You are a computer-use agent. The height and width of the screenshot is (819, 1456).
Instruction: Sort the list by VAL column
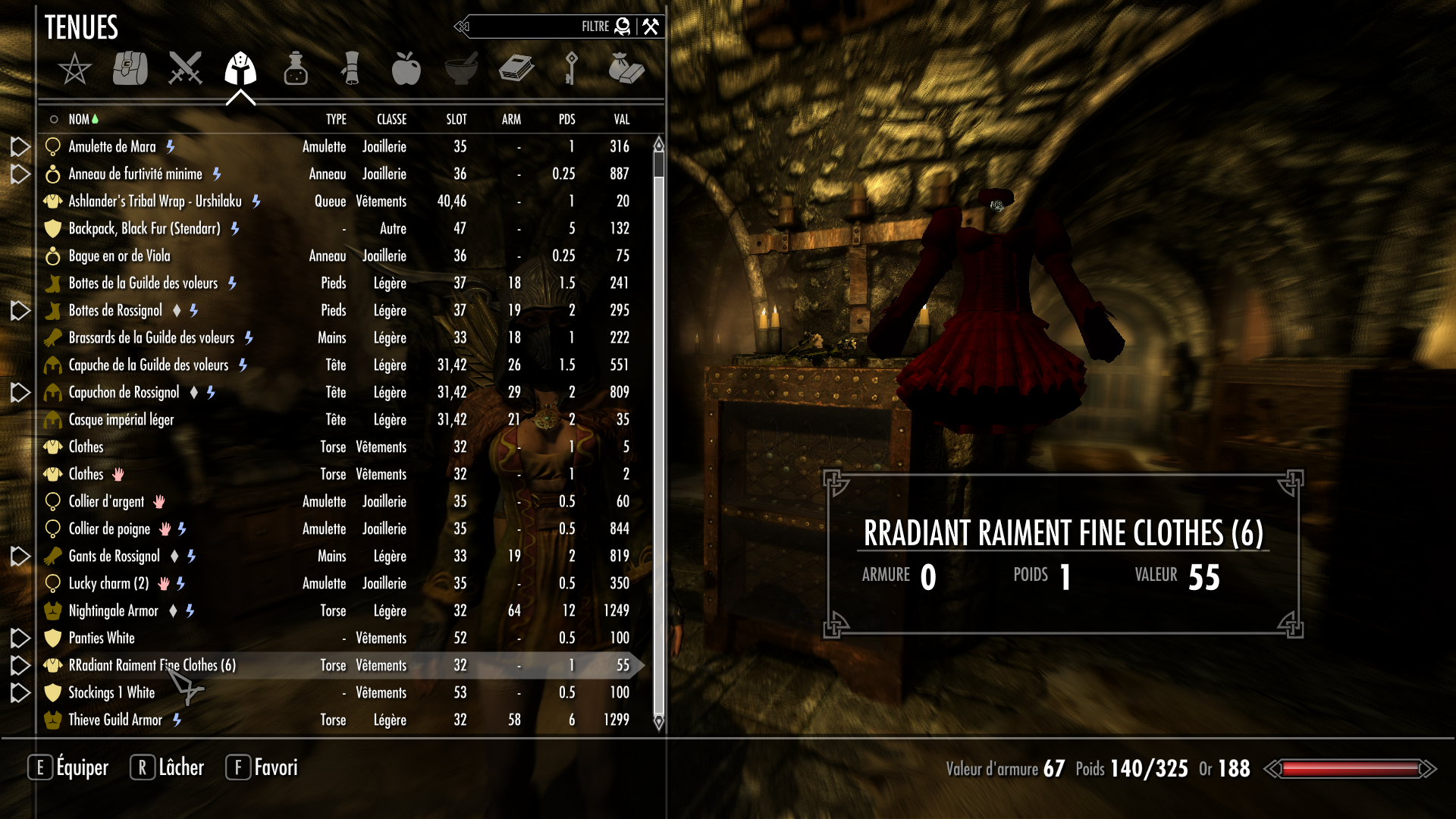[622, 119]
